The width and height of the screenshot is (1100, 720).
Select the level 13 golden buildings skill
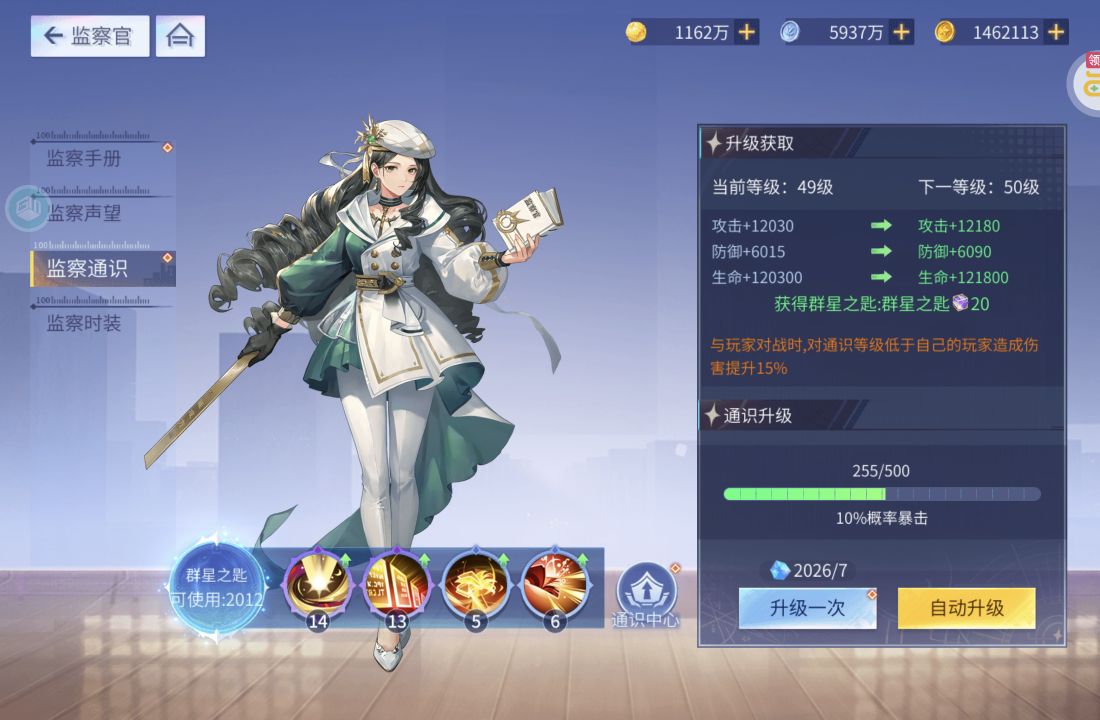point(397,587)
